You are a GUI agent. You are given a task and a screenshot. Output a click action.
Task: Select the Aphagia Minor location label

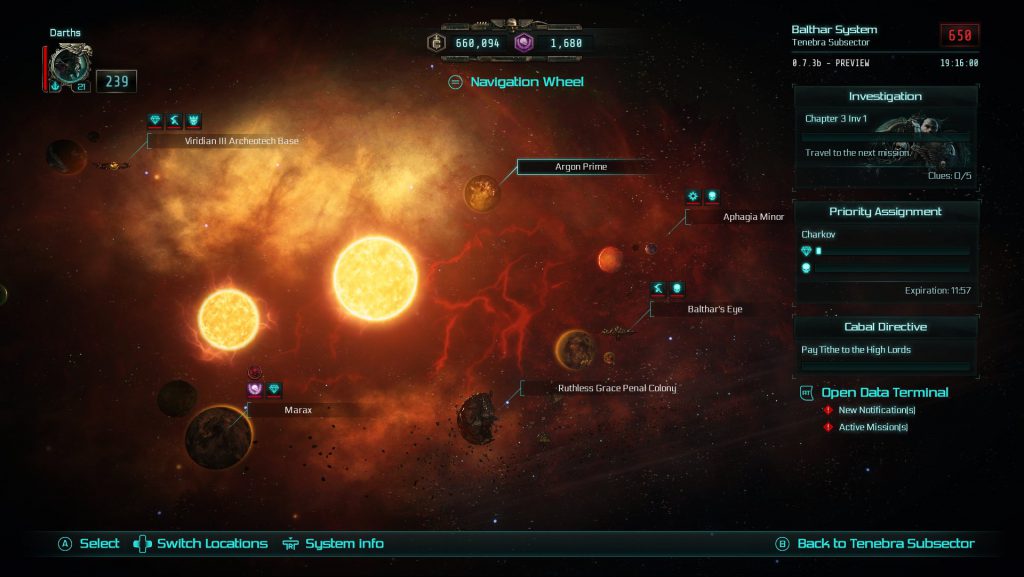point(752,216)
